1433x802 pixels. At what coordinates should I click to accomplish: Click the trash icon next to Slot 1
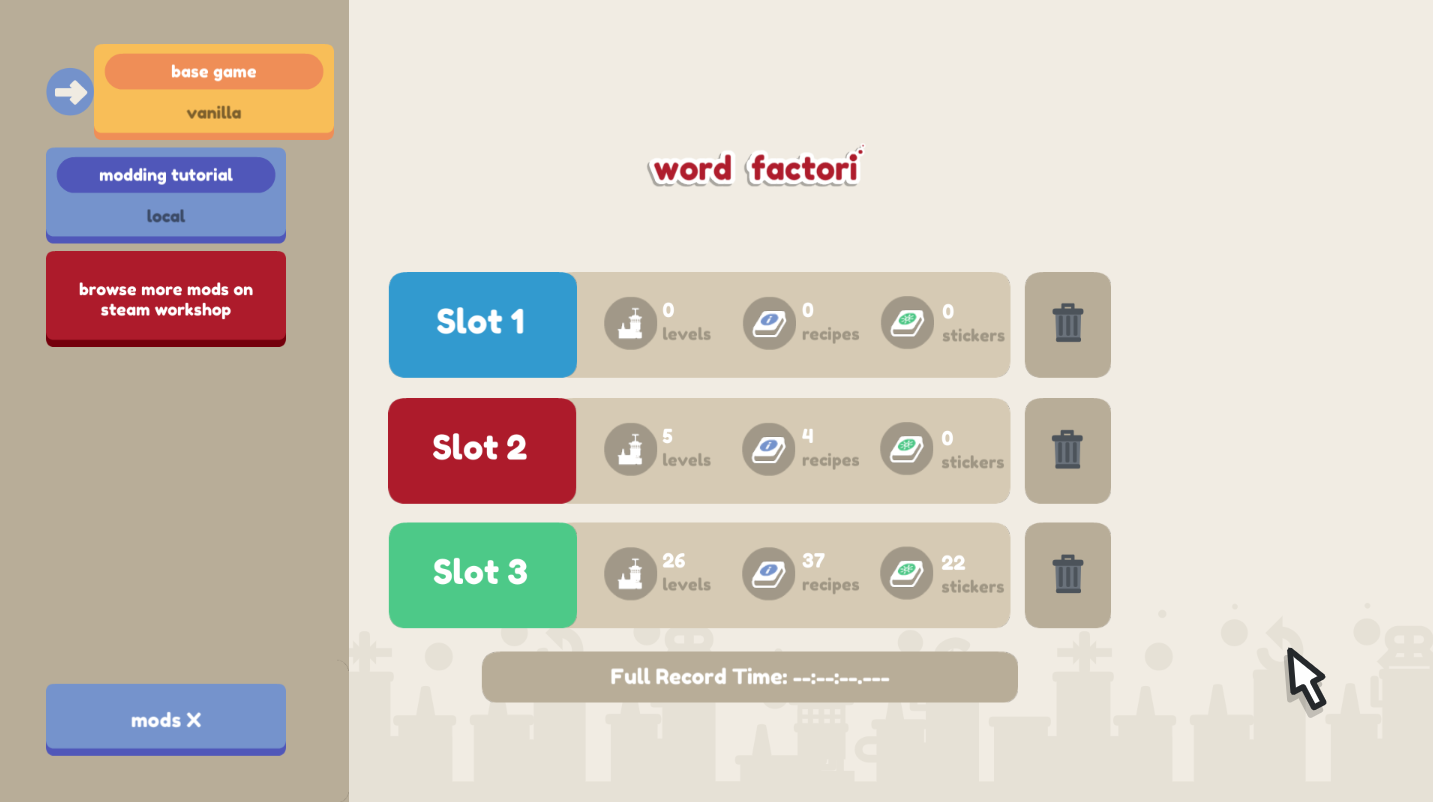1067,324
